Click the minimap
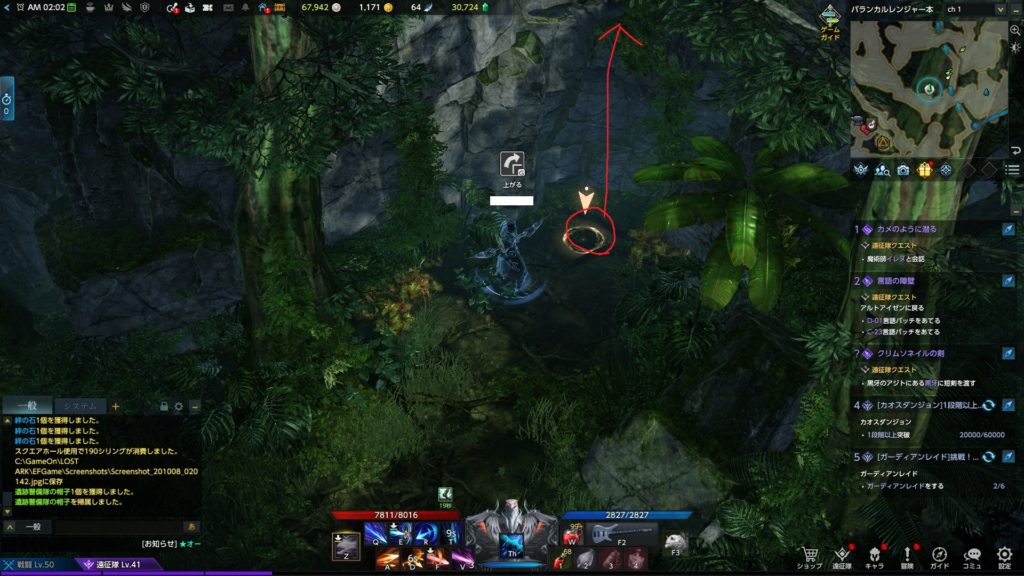This screenshot has width=1024, height=576. pyautogui.click(x=928, y=88)
